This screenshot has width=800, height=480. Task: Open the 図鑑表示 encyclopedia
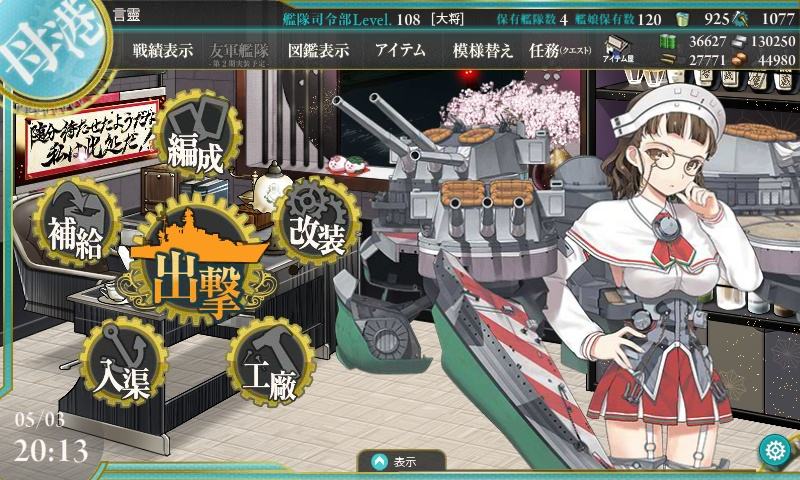[x=318, y=50]
